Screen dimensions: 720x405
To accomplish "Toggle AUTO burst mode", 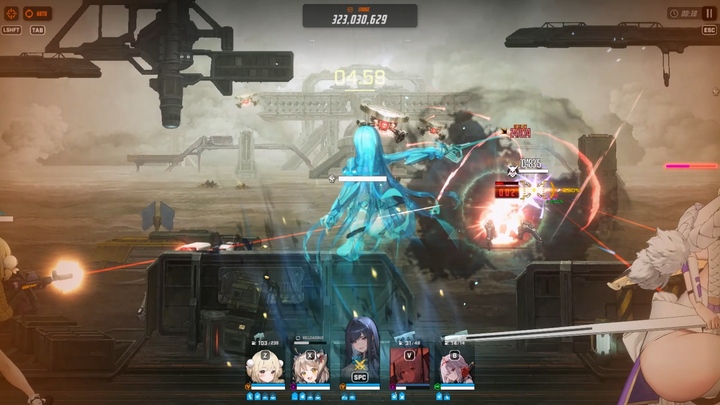I will 37,14.
